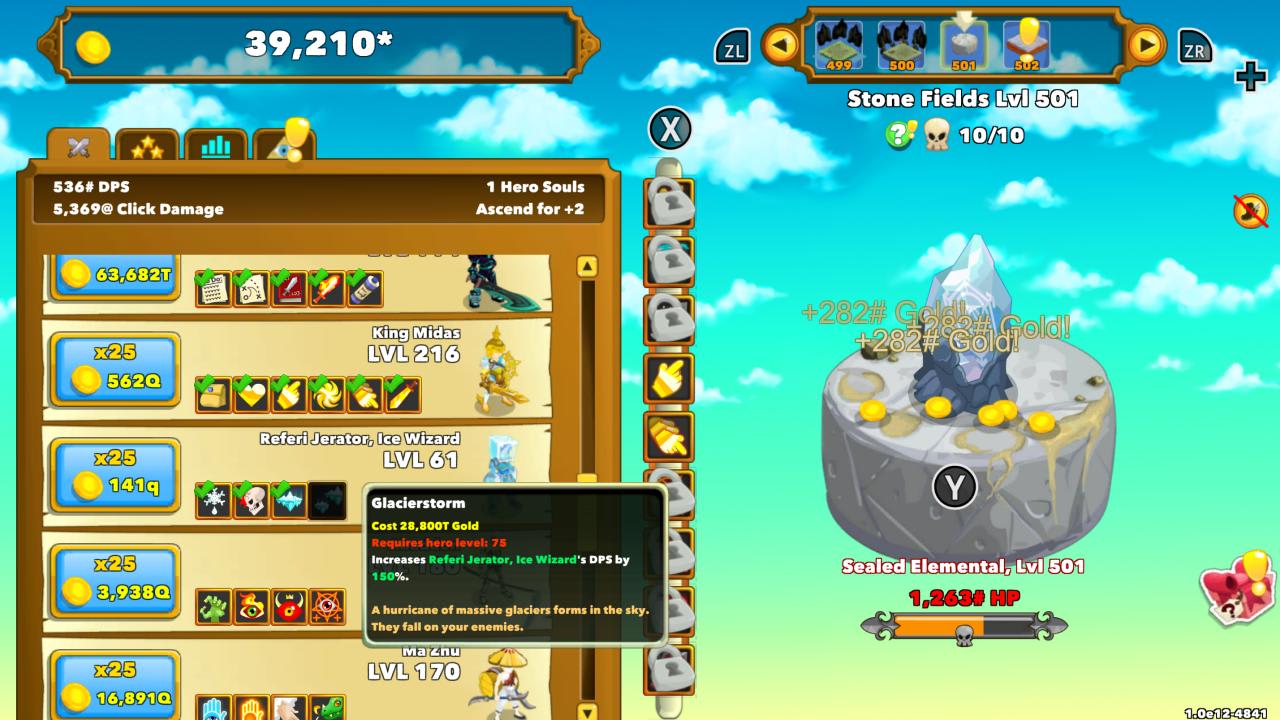Viewport: 1280px width, 720px height.
Task: Advance zones with the right arrow
Action: click(x=1145, y=47)
